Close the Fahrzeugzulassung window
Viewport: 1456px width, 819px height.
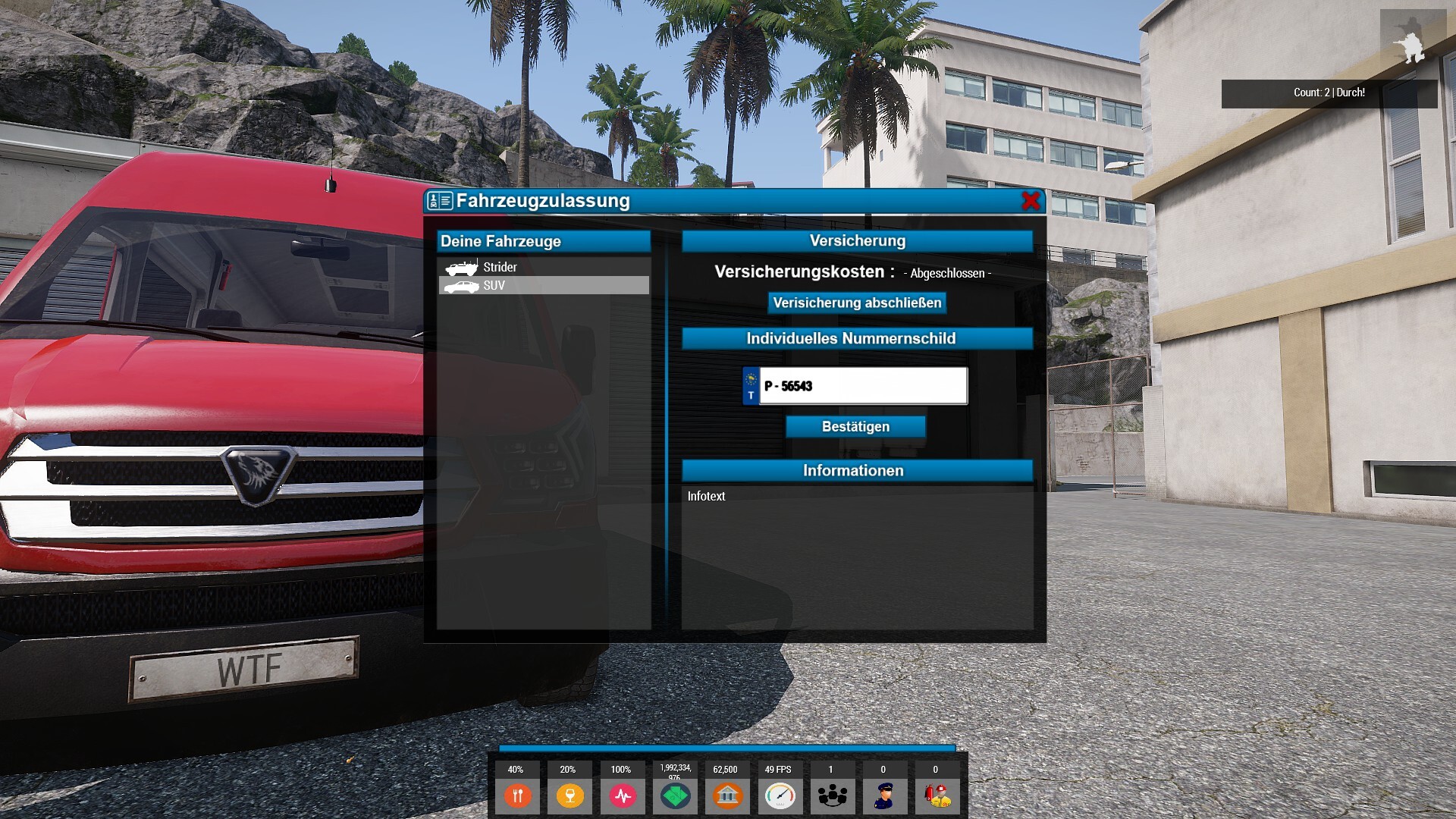[x=1031, y=201]
